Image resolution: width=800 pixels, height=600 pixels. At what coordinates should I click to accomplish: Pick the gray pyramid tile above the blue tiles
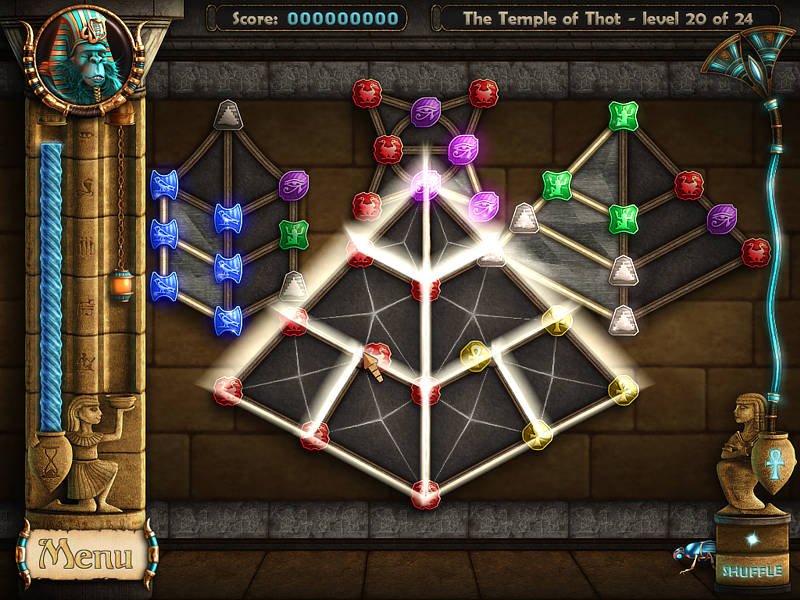[229, 116]
